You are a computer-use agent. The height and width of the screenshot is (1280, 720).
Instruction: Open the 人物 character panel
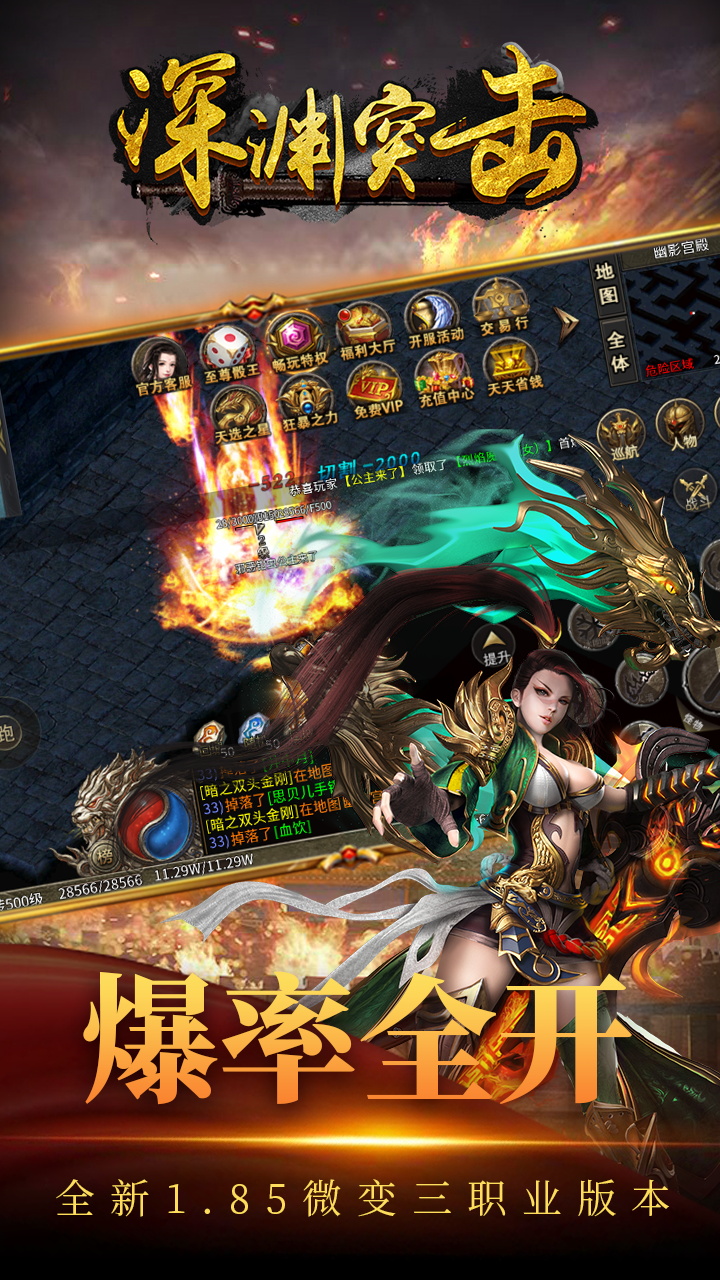[x=683, y=424]
